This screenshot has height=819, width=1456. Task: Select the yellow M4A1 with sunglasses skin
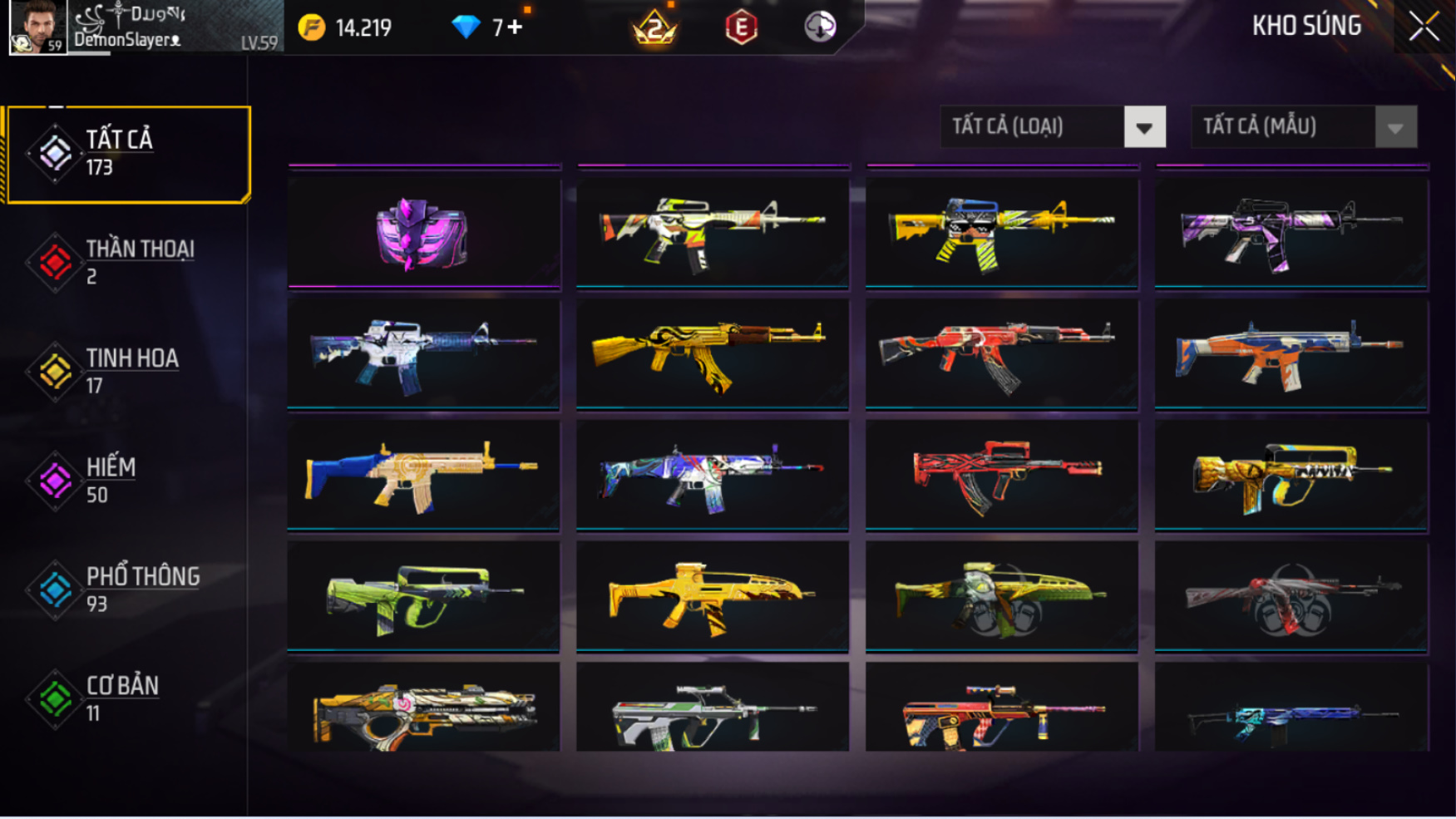coord(1001,233)
